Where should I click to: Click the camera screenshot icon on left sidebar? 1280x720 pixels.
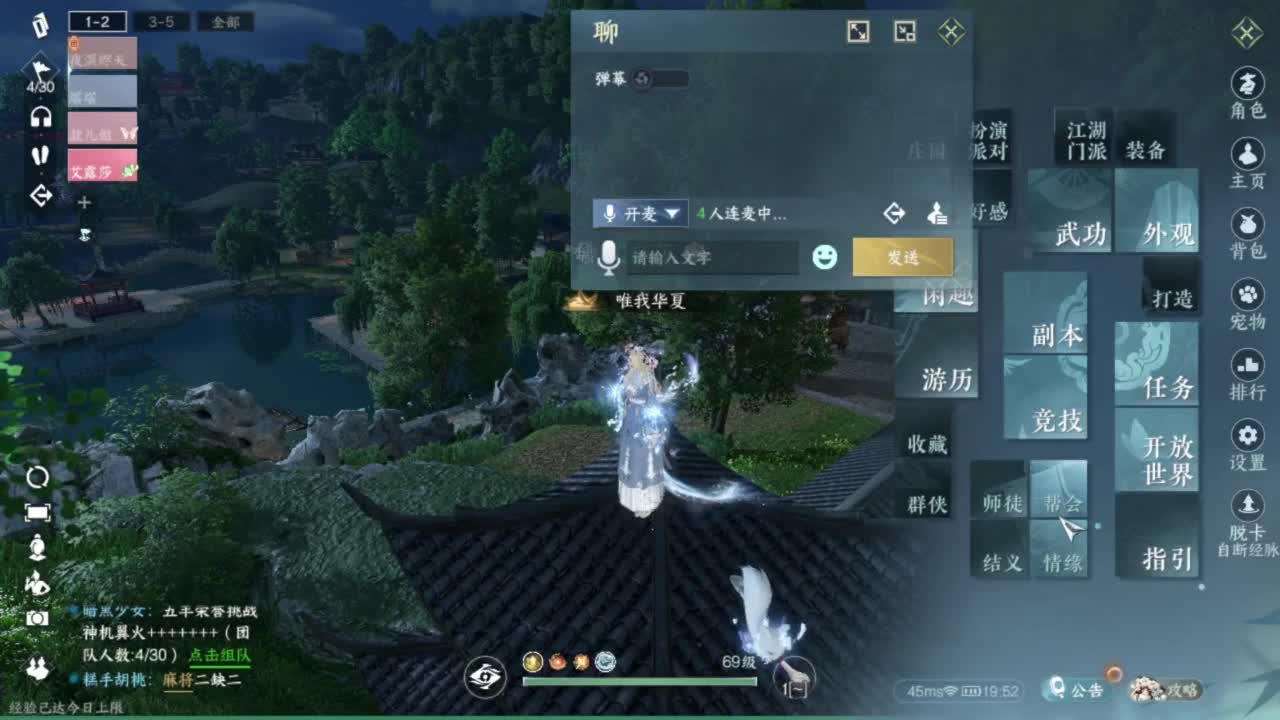click(x=37, y=618)
